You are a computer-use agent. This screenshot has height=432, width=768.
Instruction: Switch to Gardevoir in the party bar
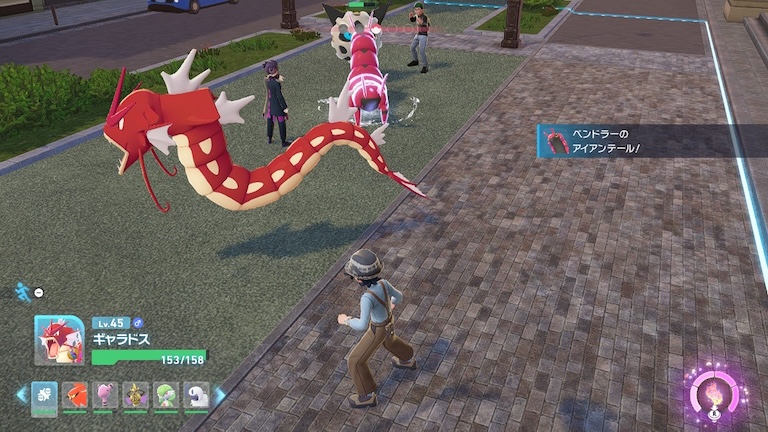coord(166,395)
